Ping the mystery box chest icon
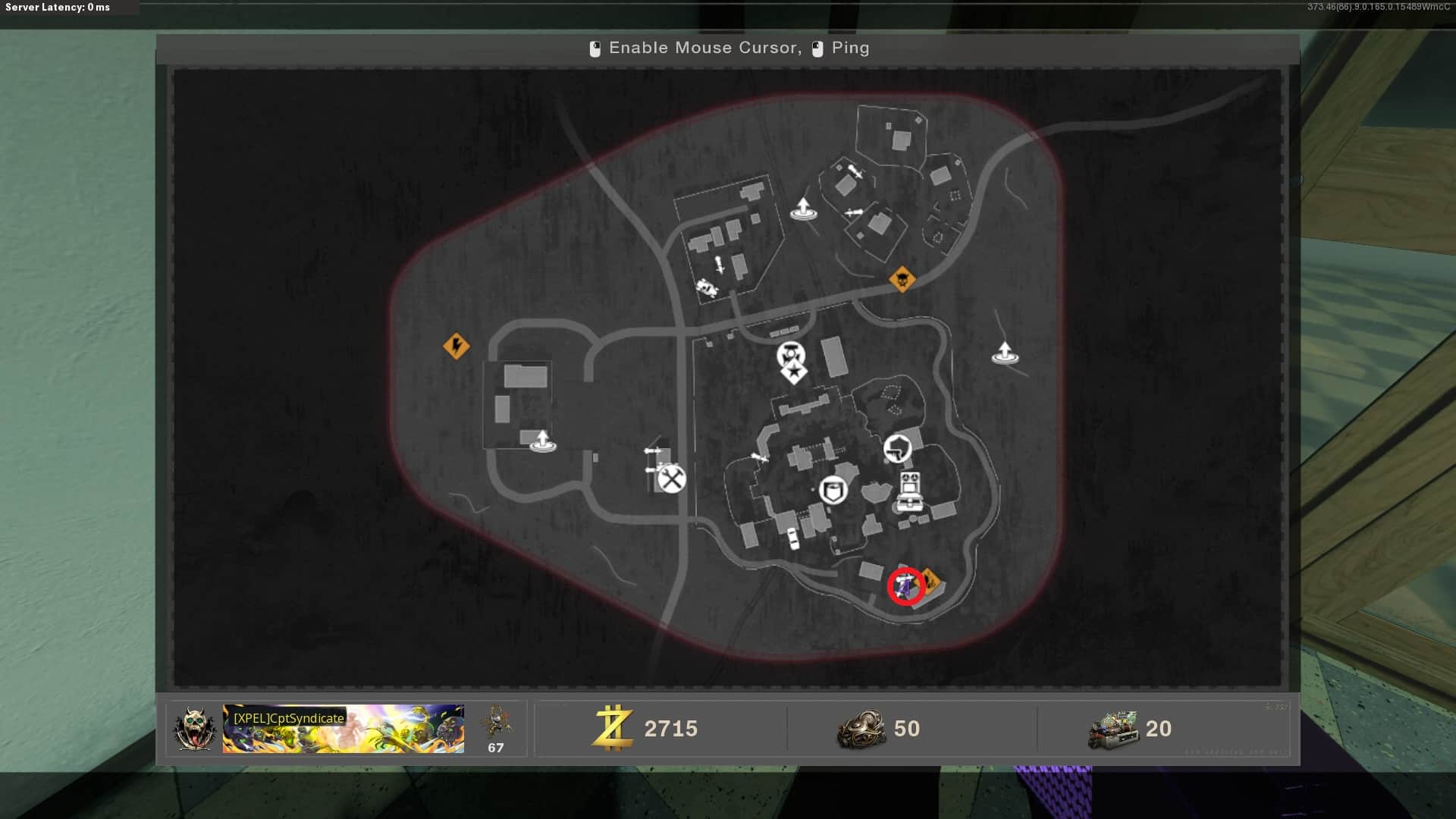This screenshot has height=819, width=1456. pyautogui.click(x=908, y=502)
